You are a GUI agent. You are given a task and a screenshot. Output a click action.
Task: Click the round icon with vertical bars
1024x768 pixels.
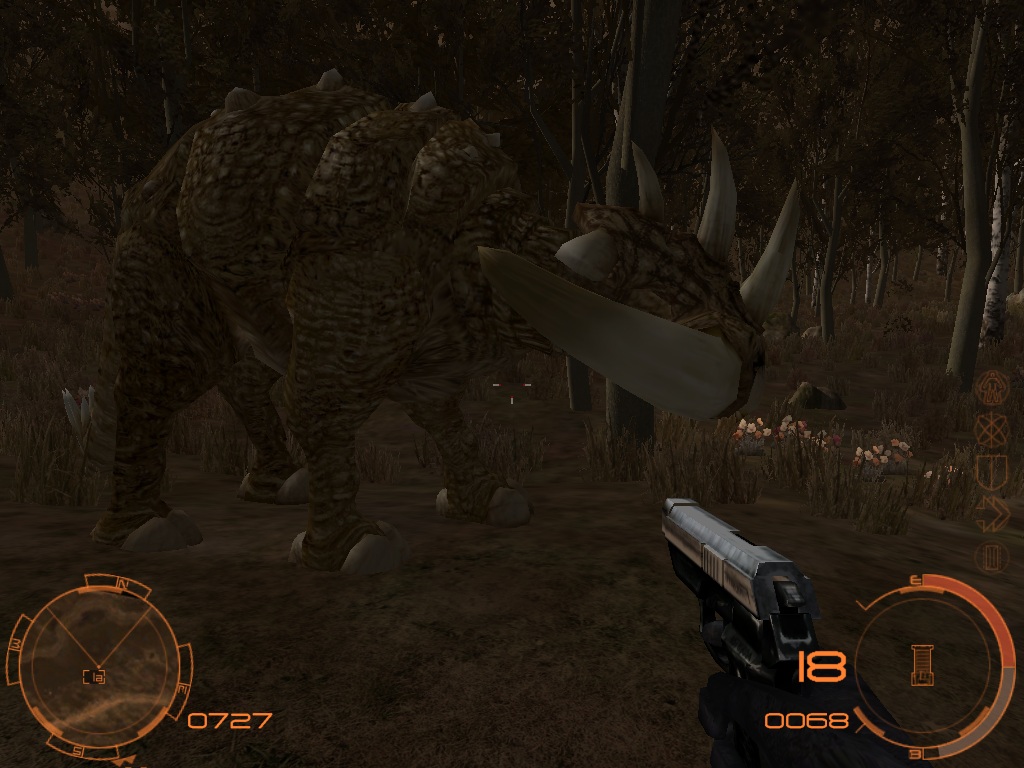click(x=990, y=555)
